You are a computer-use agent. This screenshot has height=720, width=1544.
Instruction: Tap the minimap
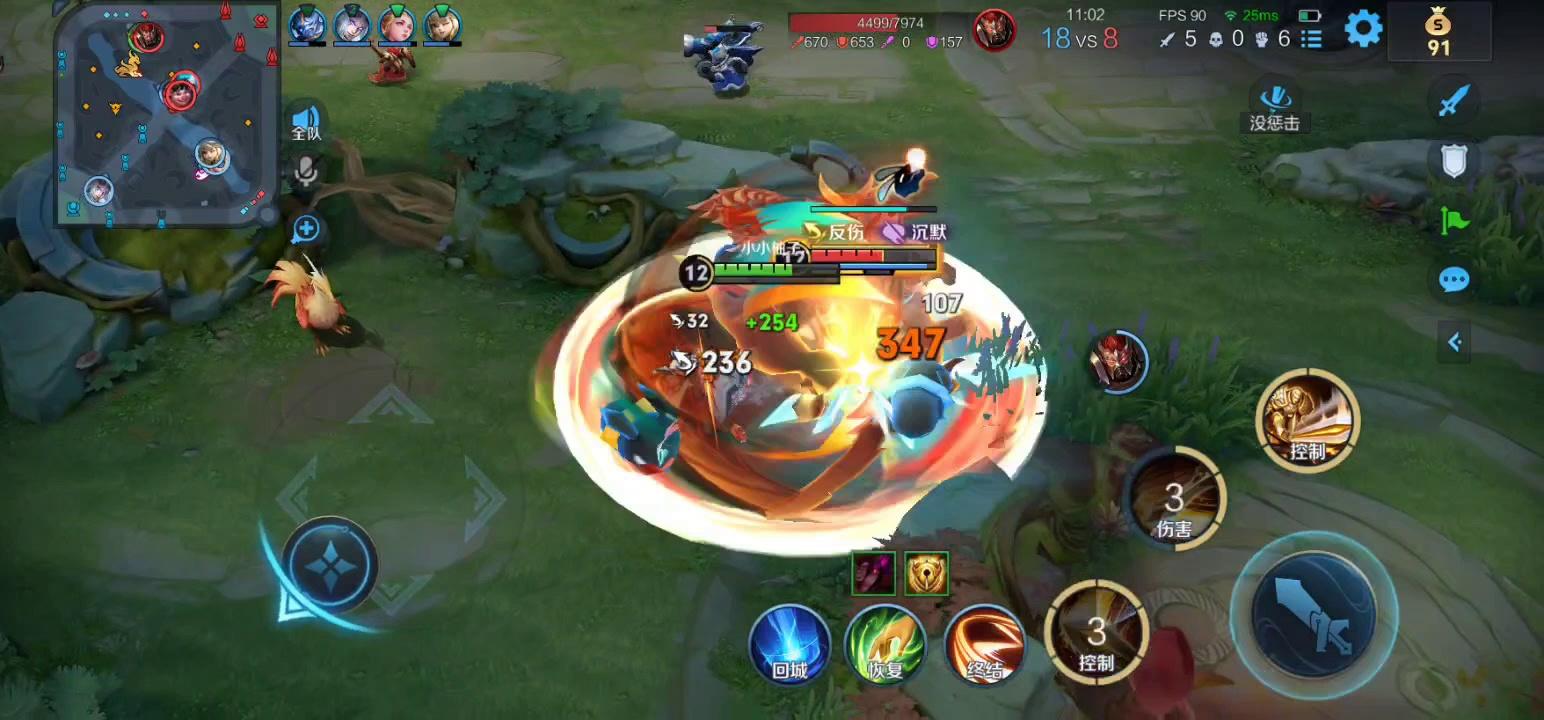pyautogui.click(x=166, y=112)
